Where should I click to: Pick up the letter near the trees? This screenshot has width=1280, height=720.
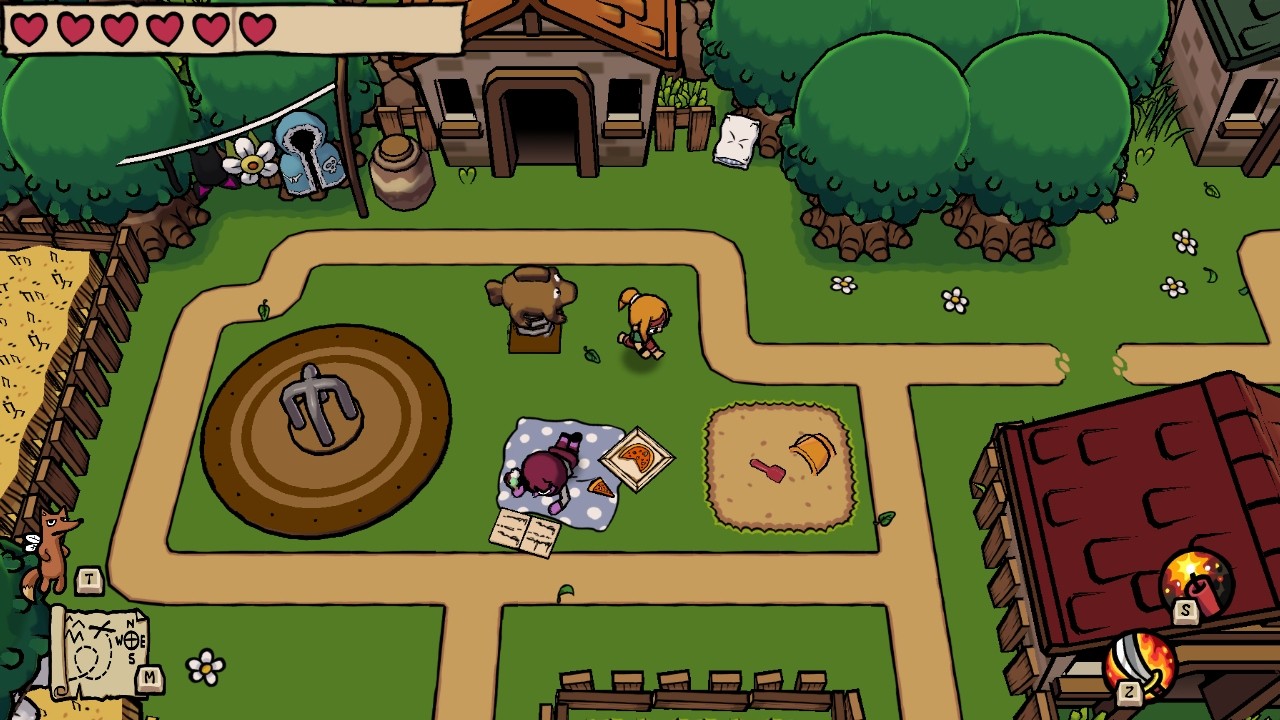[x=735, y=140]
